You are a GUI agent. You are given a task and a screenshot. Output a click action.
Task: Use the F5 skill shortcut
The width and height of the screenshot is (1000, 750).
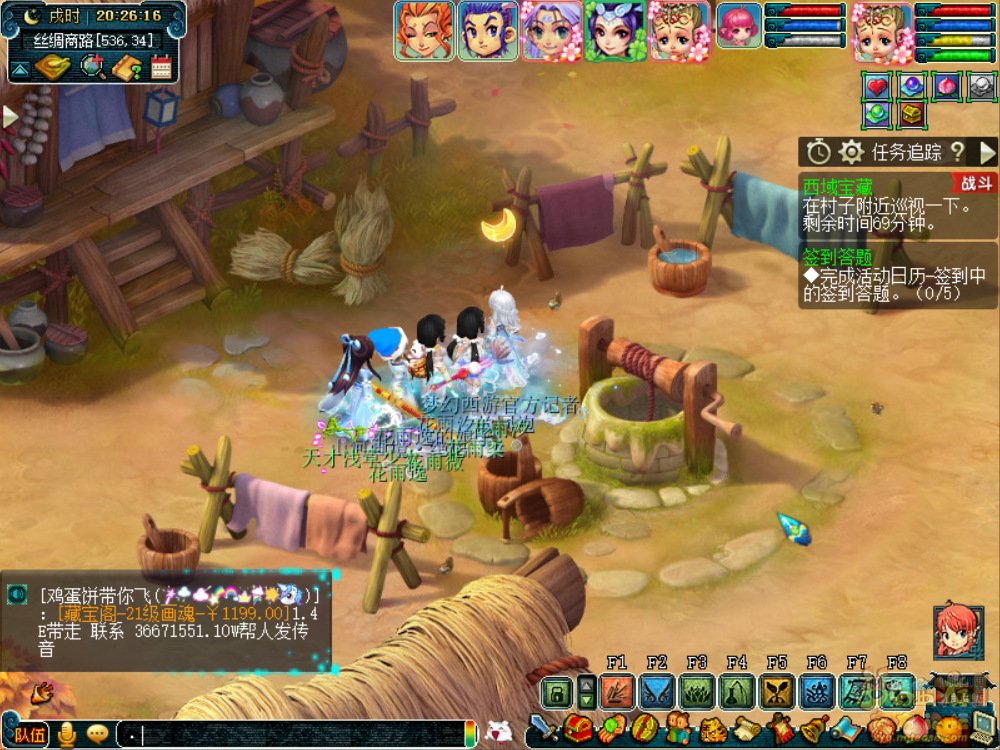(777, 691)
